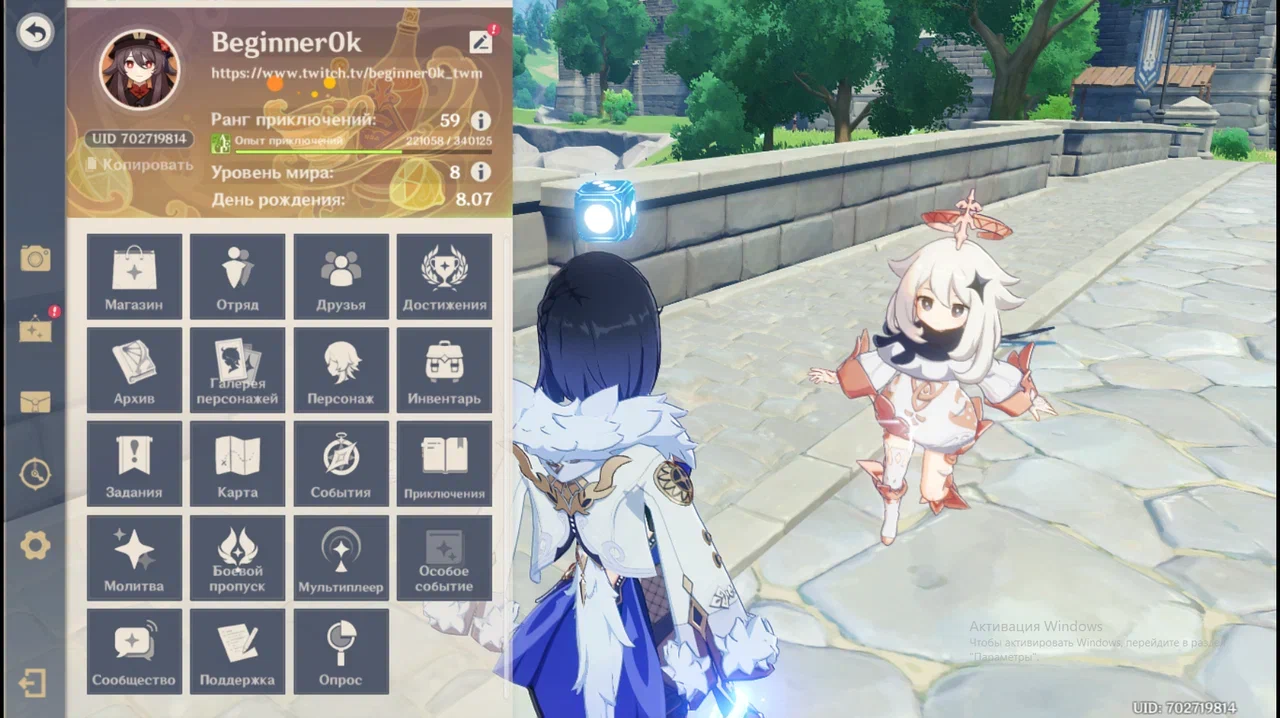Edit profile with the pencil icon
This screenshot has width=1280, height=718.
481,41
